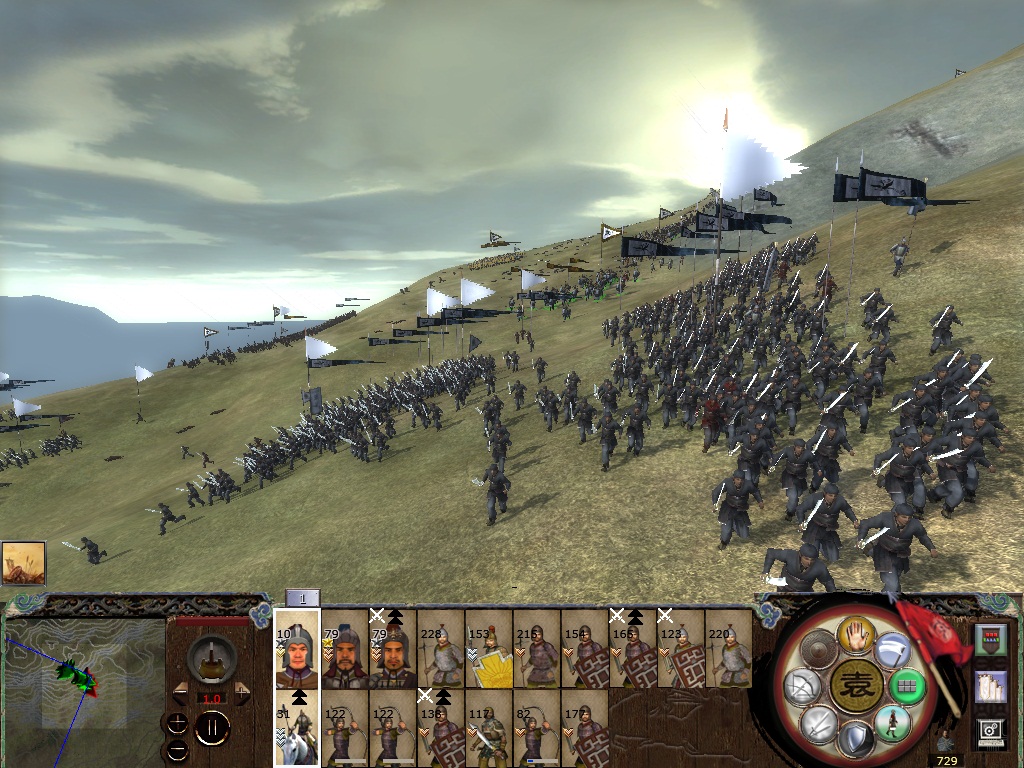1024x768 pixels.
Task: Open group tab 1 above unit cards
Action: click(303, 598)
